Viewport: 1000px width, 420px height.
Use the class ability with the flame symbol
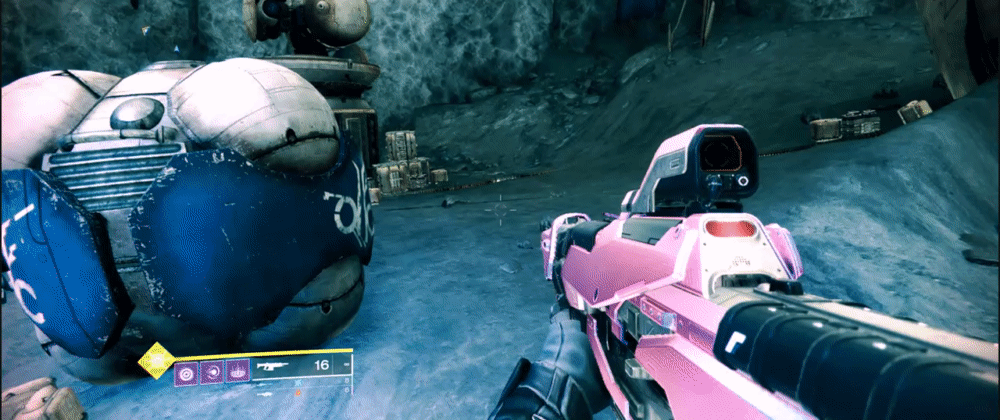click(238, 372)
